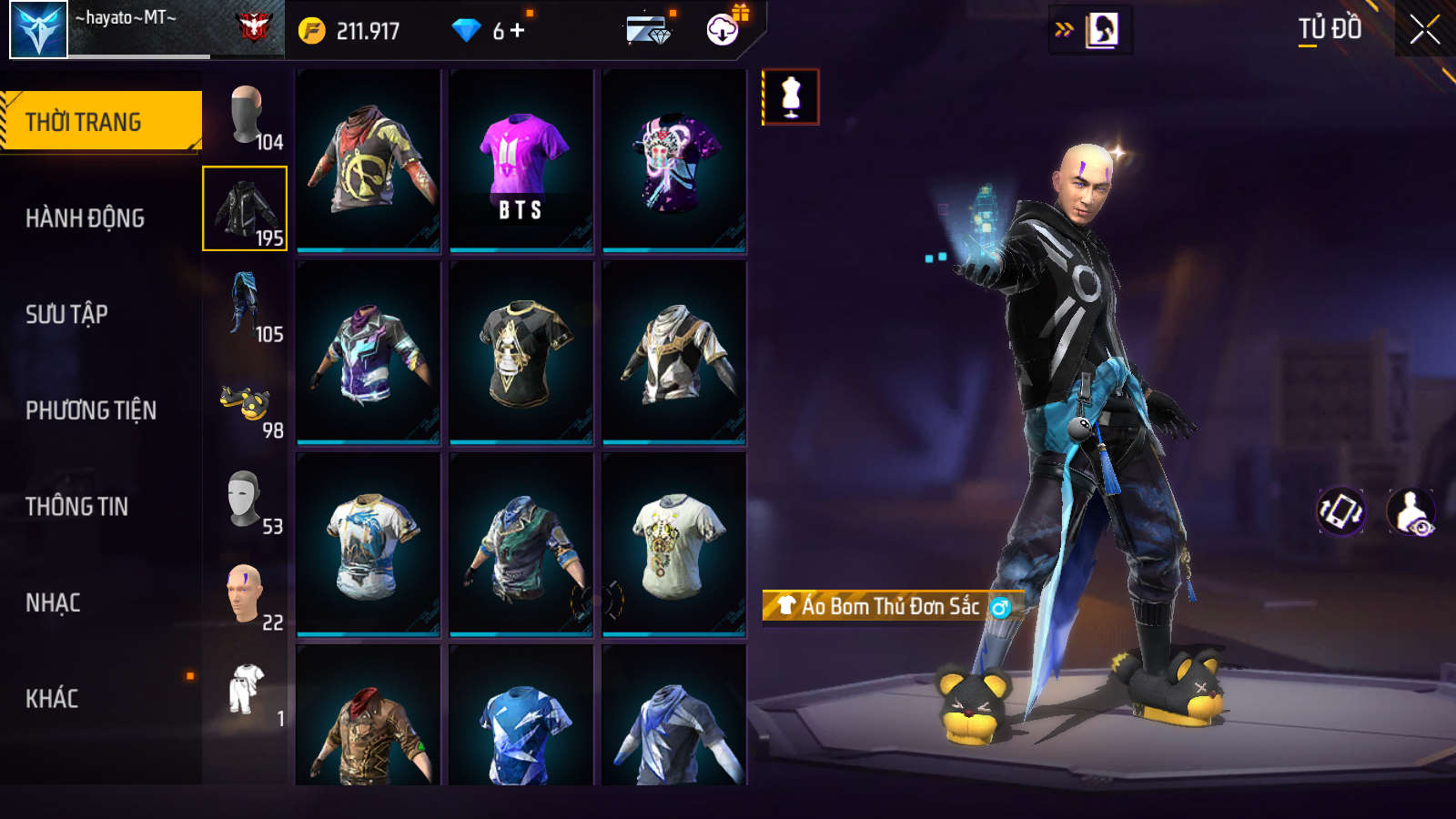1456x819 pixels.
Task: Pick the face mask category with 53 items
Action: [x=246, y=500]
